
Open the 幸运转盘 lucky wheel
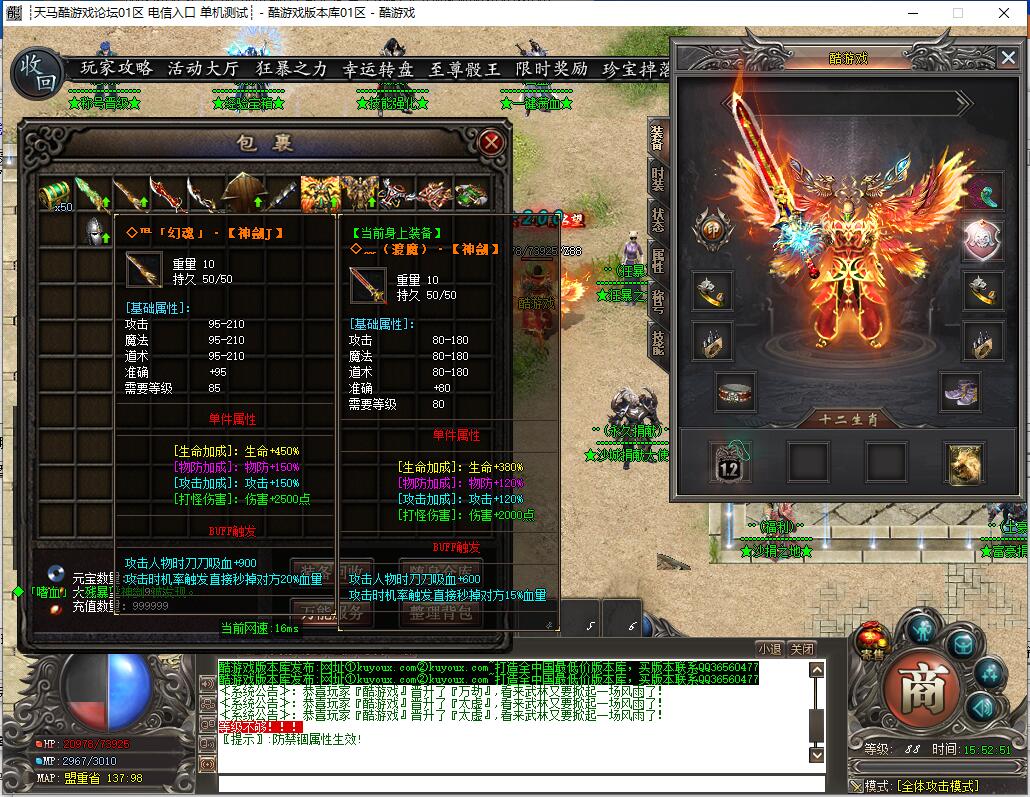378,69
